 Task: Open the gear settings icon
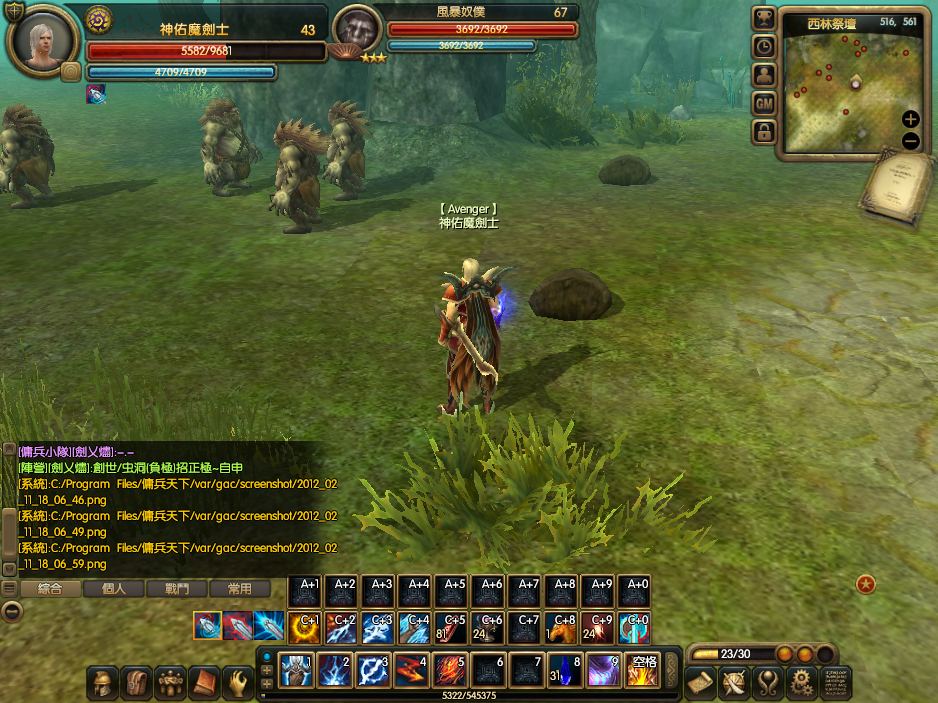800,683
